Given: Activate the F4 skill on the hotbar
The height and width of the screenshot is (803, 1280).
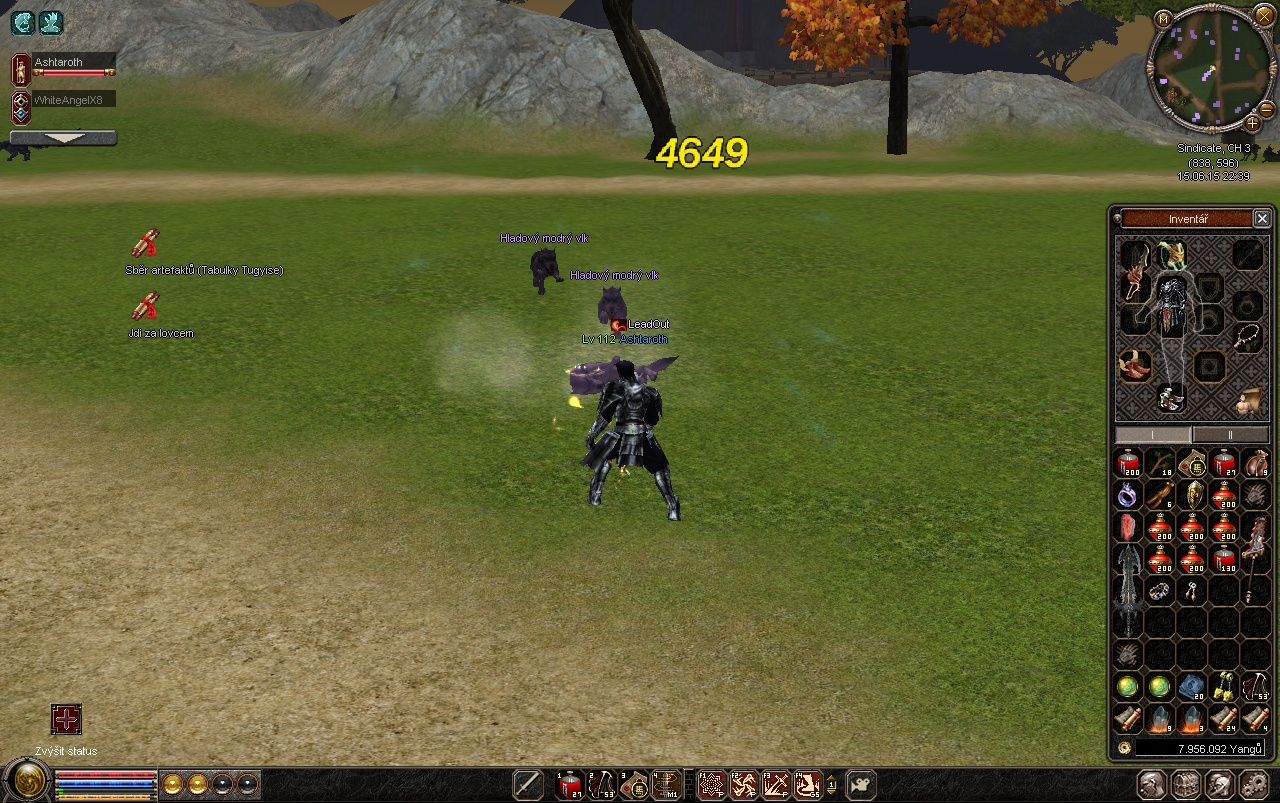Looking at the screenshot, I should (x=807, y=785).
